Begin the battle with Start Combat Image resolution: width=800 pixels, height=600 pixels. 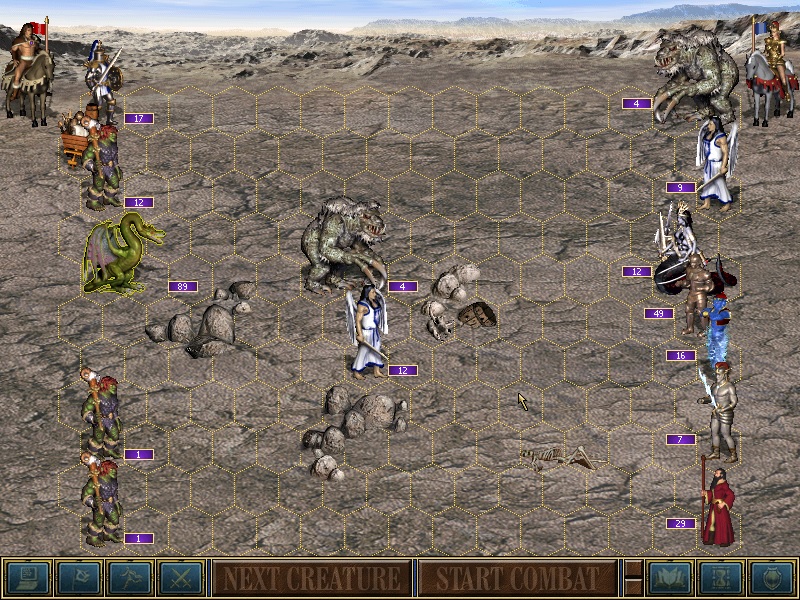point(517,578)
